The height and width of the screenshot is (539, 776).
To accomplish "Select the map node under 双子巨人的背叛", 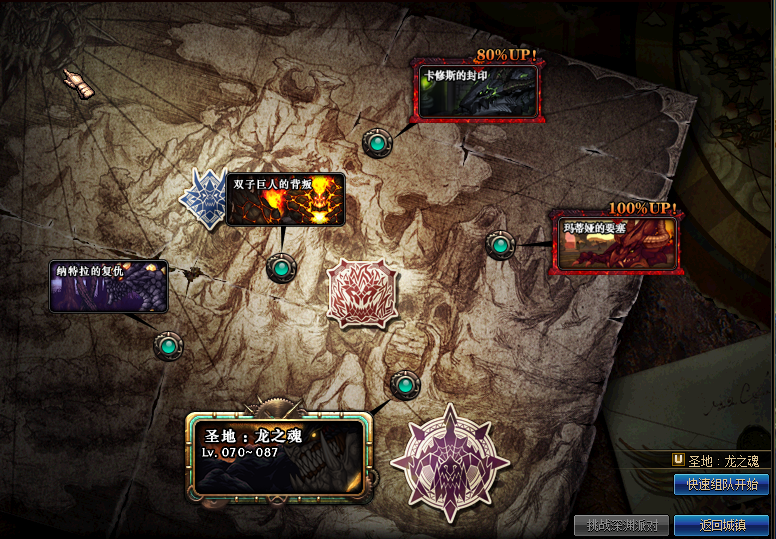I will click(280, 268).
